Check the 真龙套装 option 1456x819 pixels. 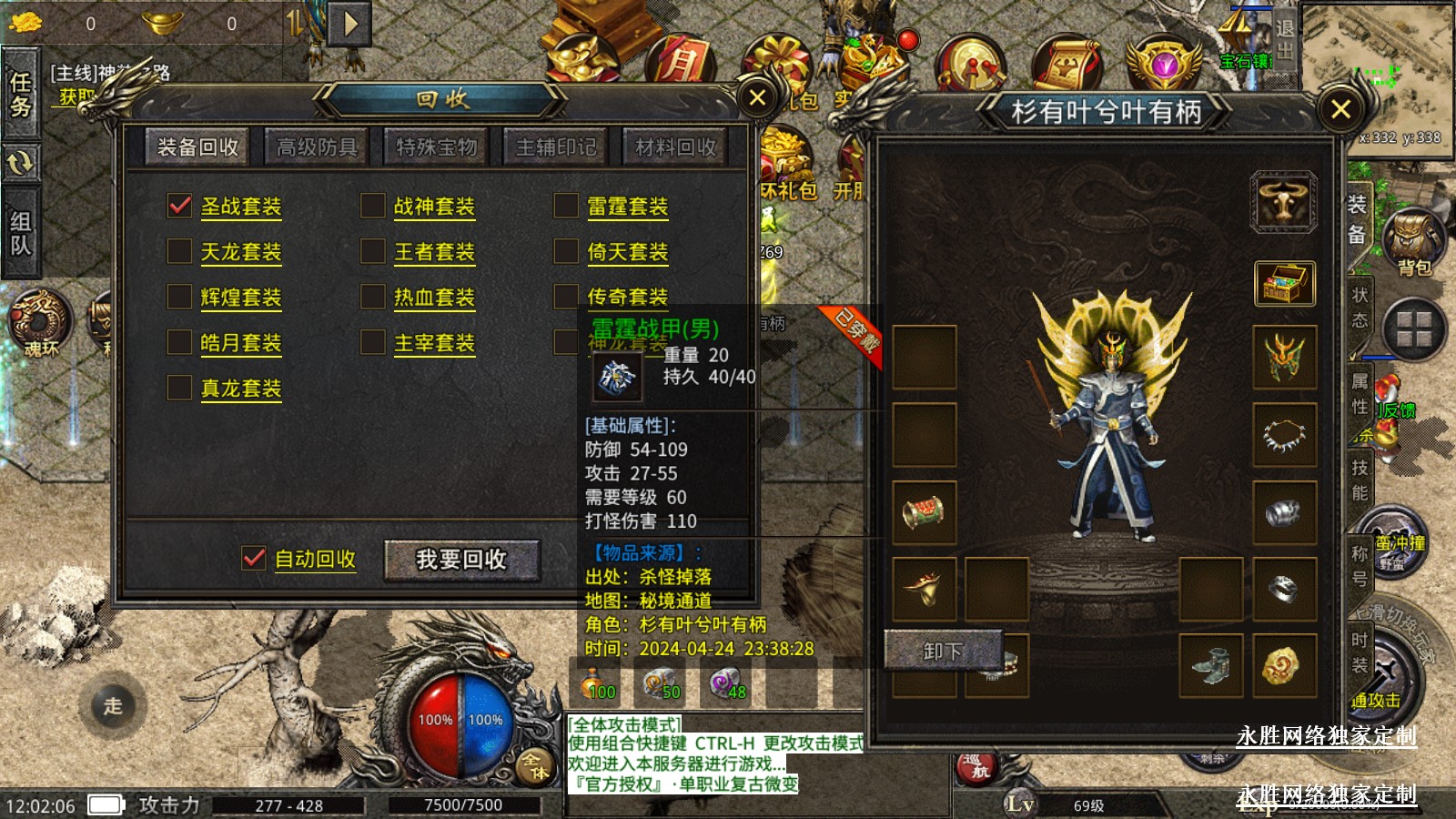[180, 388]
